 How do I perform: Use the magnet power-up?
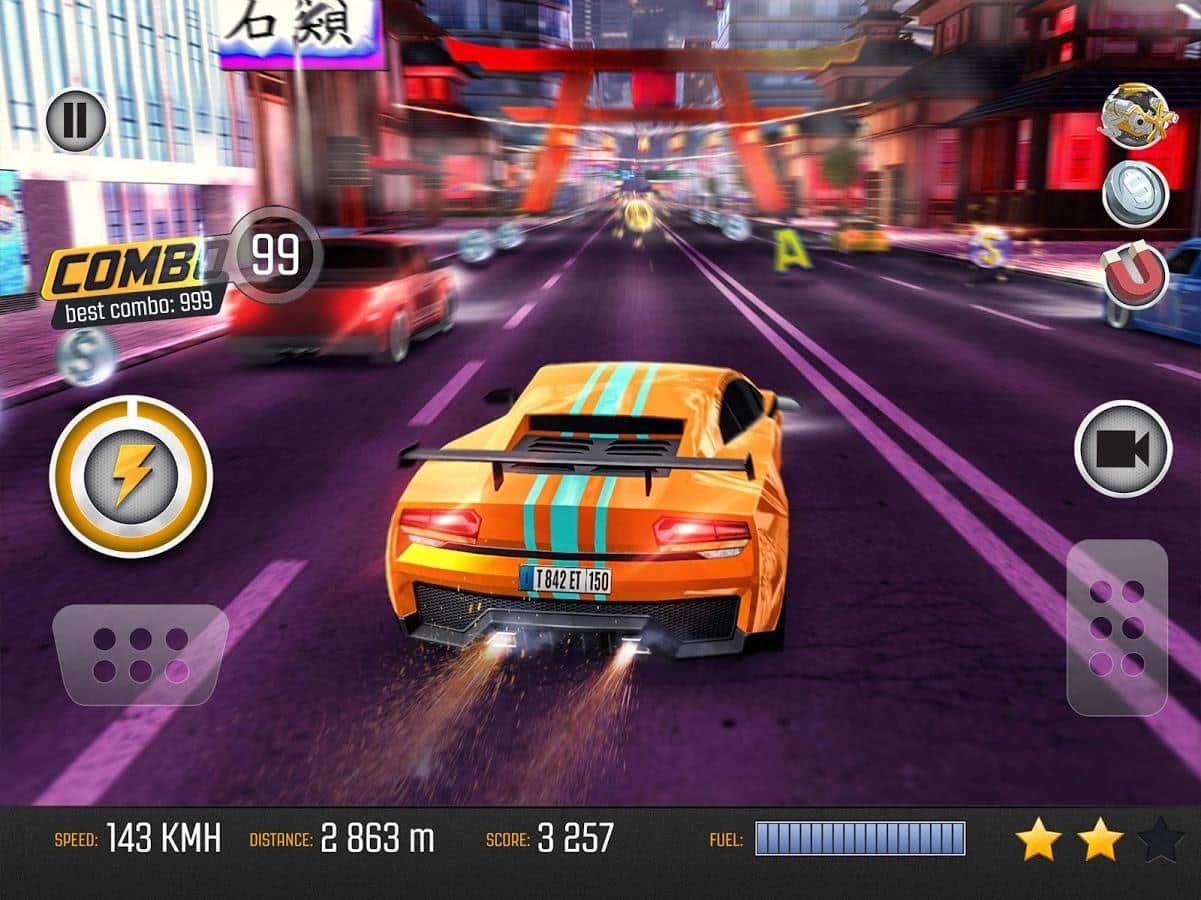coord(1135,275)
